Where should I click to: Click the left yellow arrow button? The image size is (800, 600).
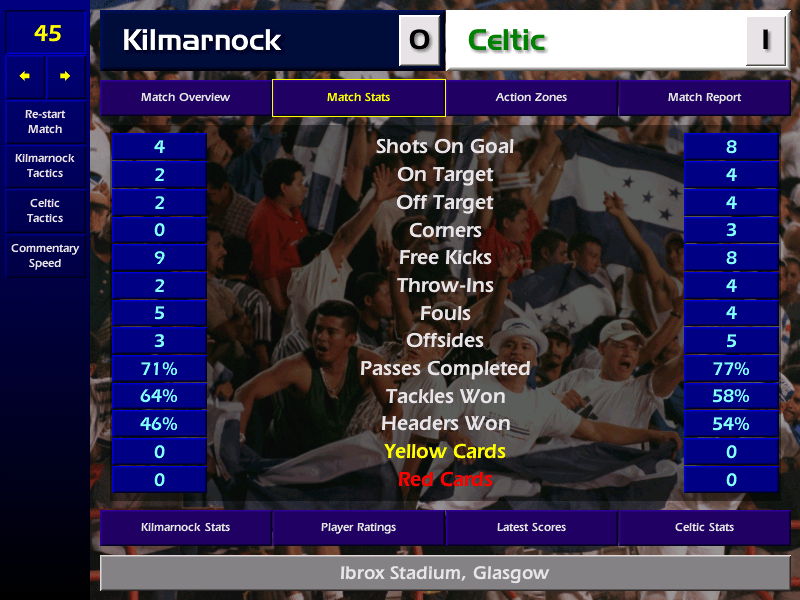pos(25,76)
